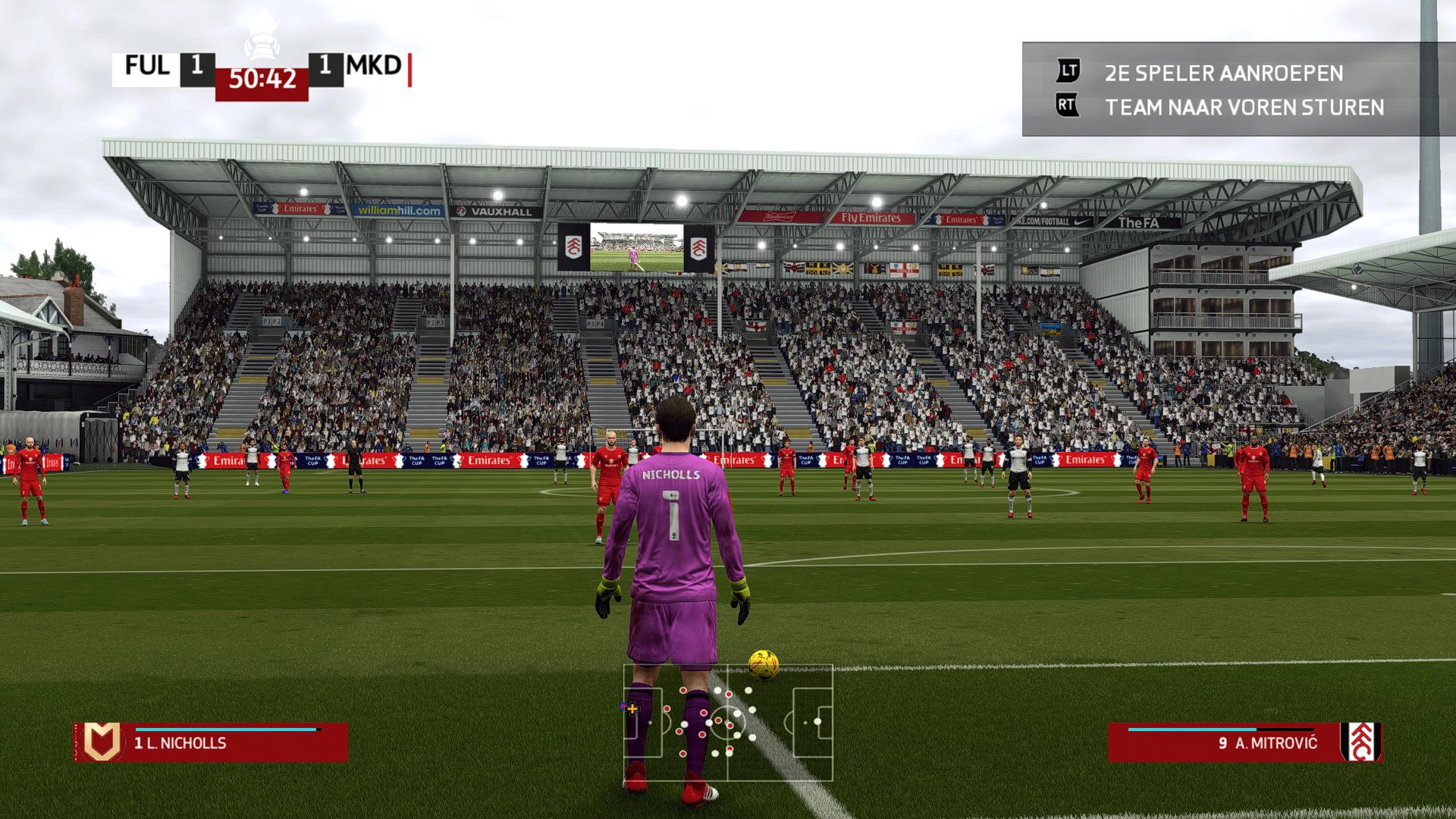Click the pitch radar minimap
The image size is (1456, 819).
(728, 723)
